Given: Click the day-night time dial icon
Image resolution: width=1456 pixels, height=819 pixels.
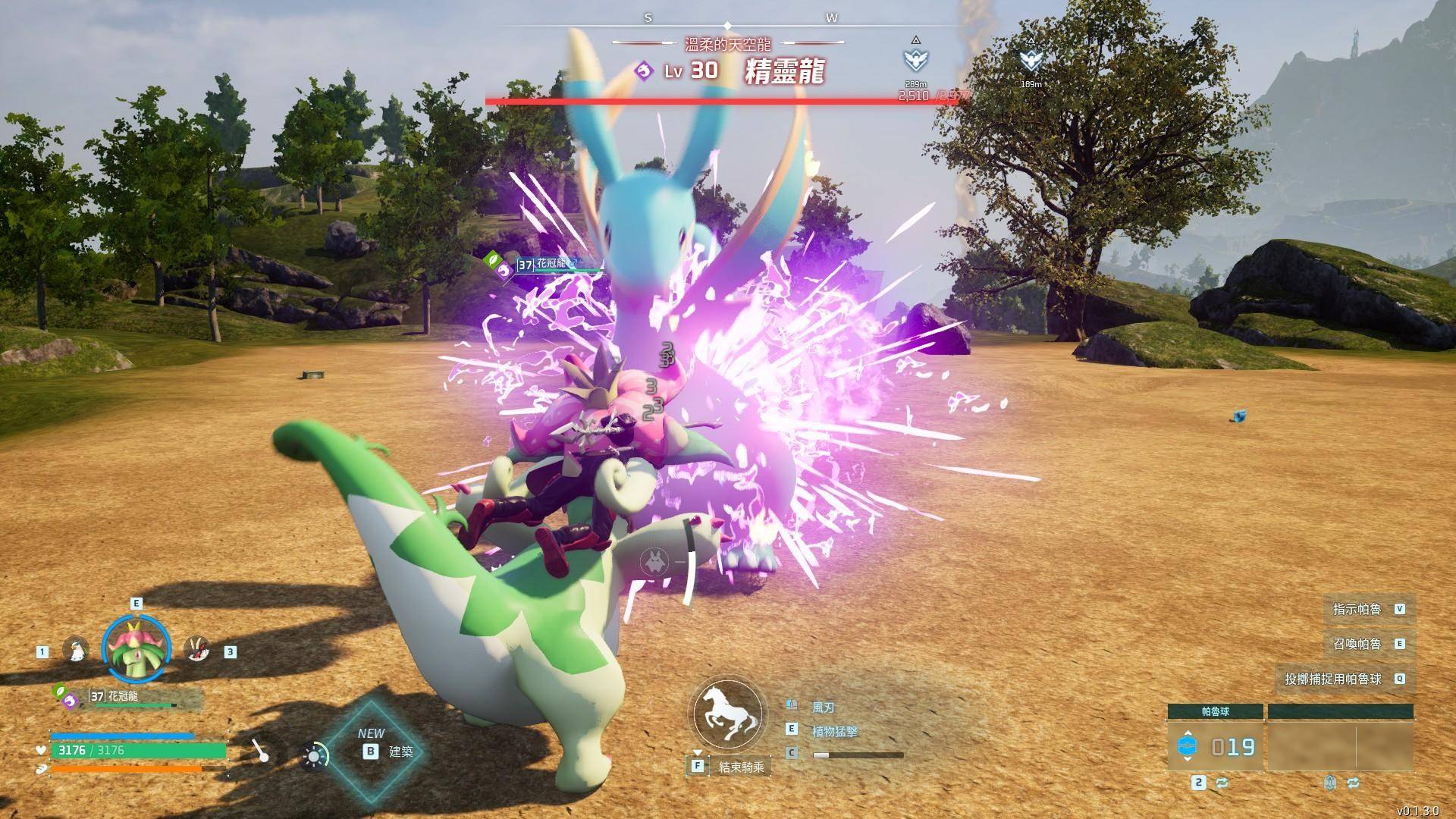Looking at the screenshot, I should (x=315, y=755).
